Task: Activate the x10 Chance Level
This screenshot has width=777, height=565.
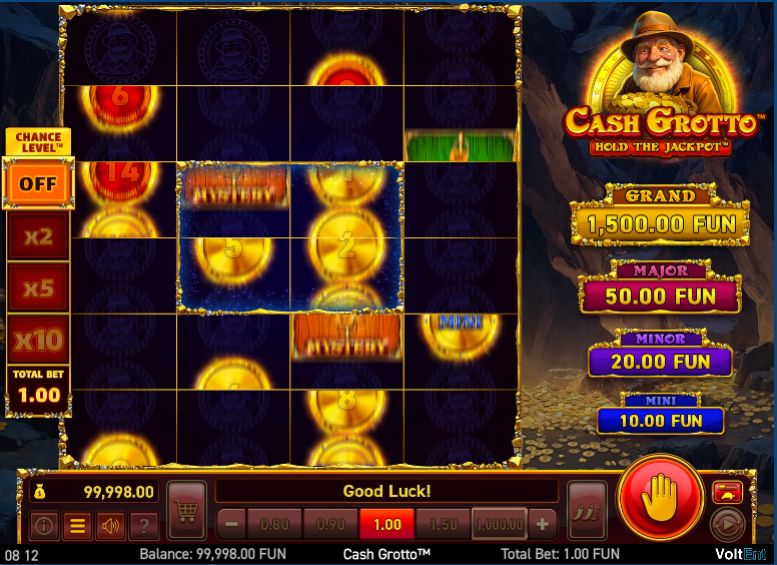Action: click(x=38, y=340)
